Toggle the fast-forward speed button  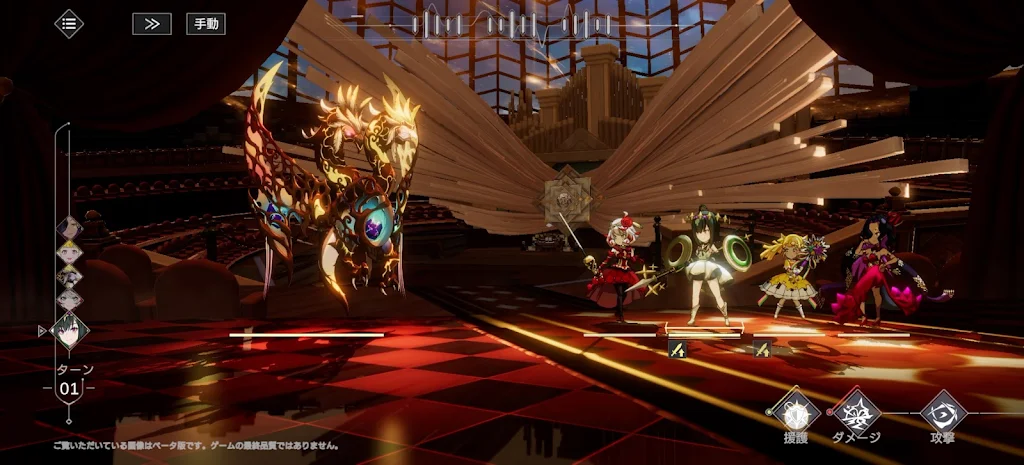coord(152,23)
